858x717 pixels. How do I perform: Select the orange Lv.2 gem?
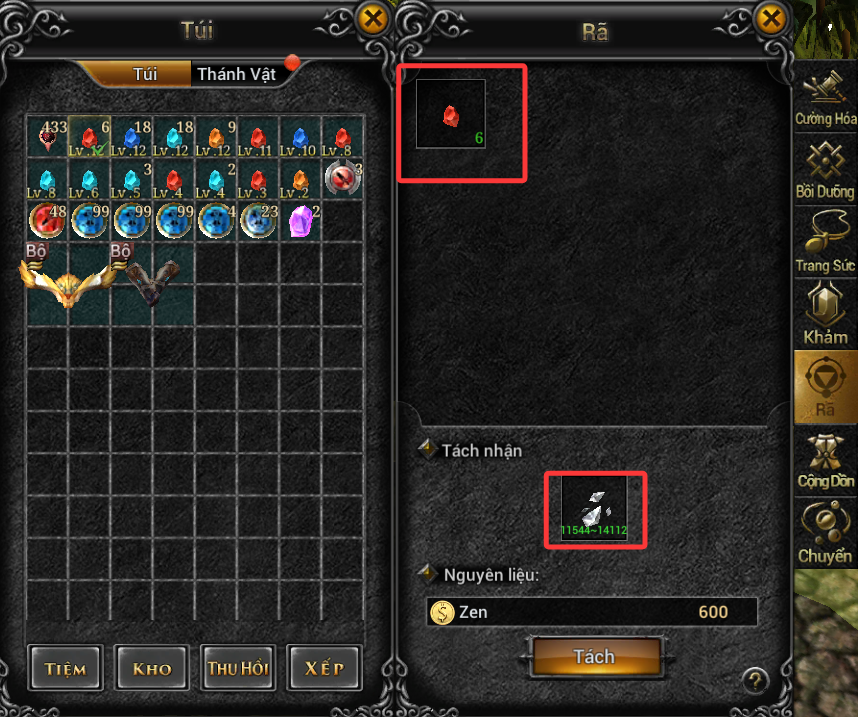coord(300,179)
